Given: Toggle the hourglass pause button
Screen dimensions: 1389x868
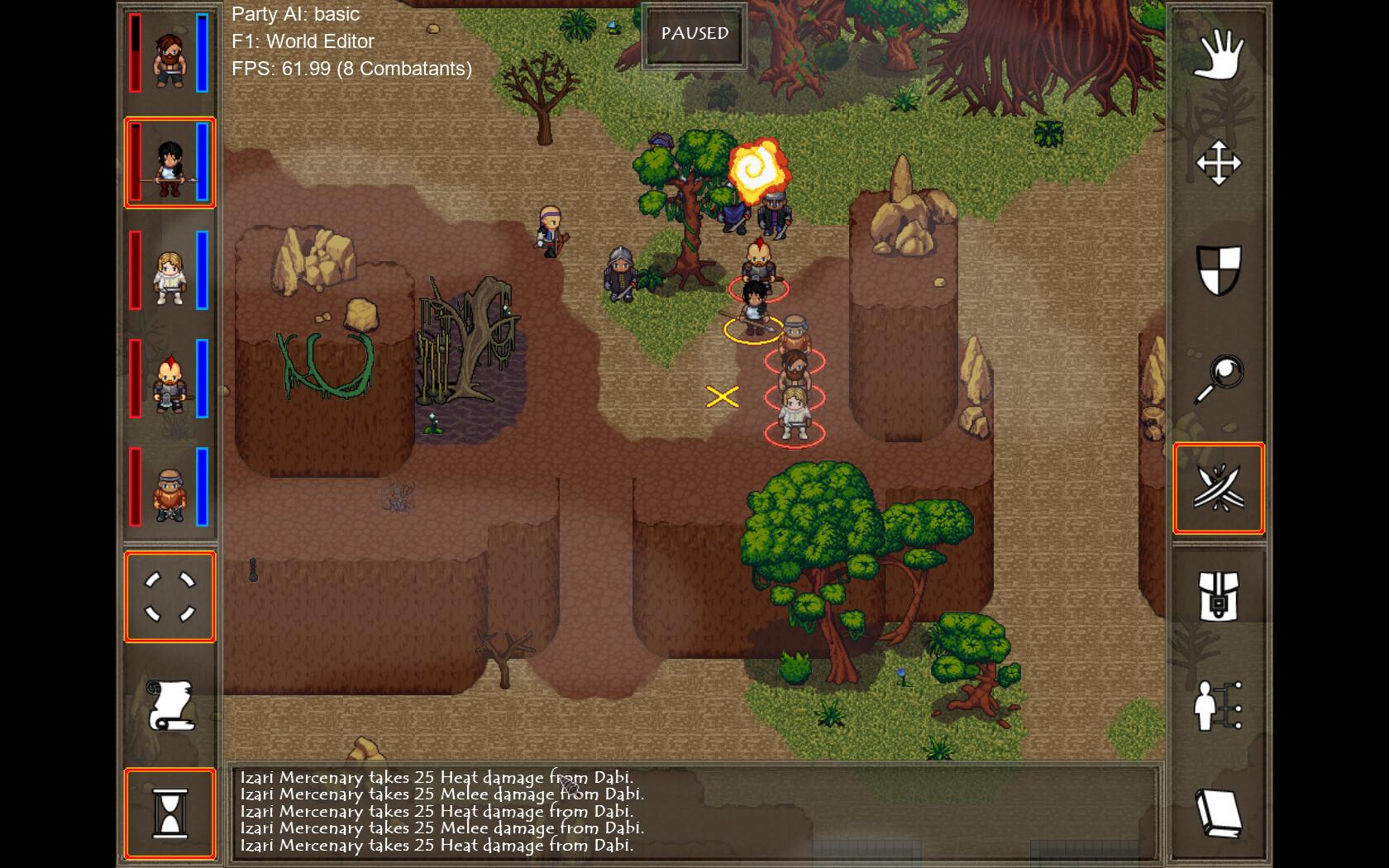Looking at the screenshot, I should point(169,813).
